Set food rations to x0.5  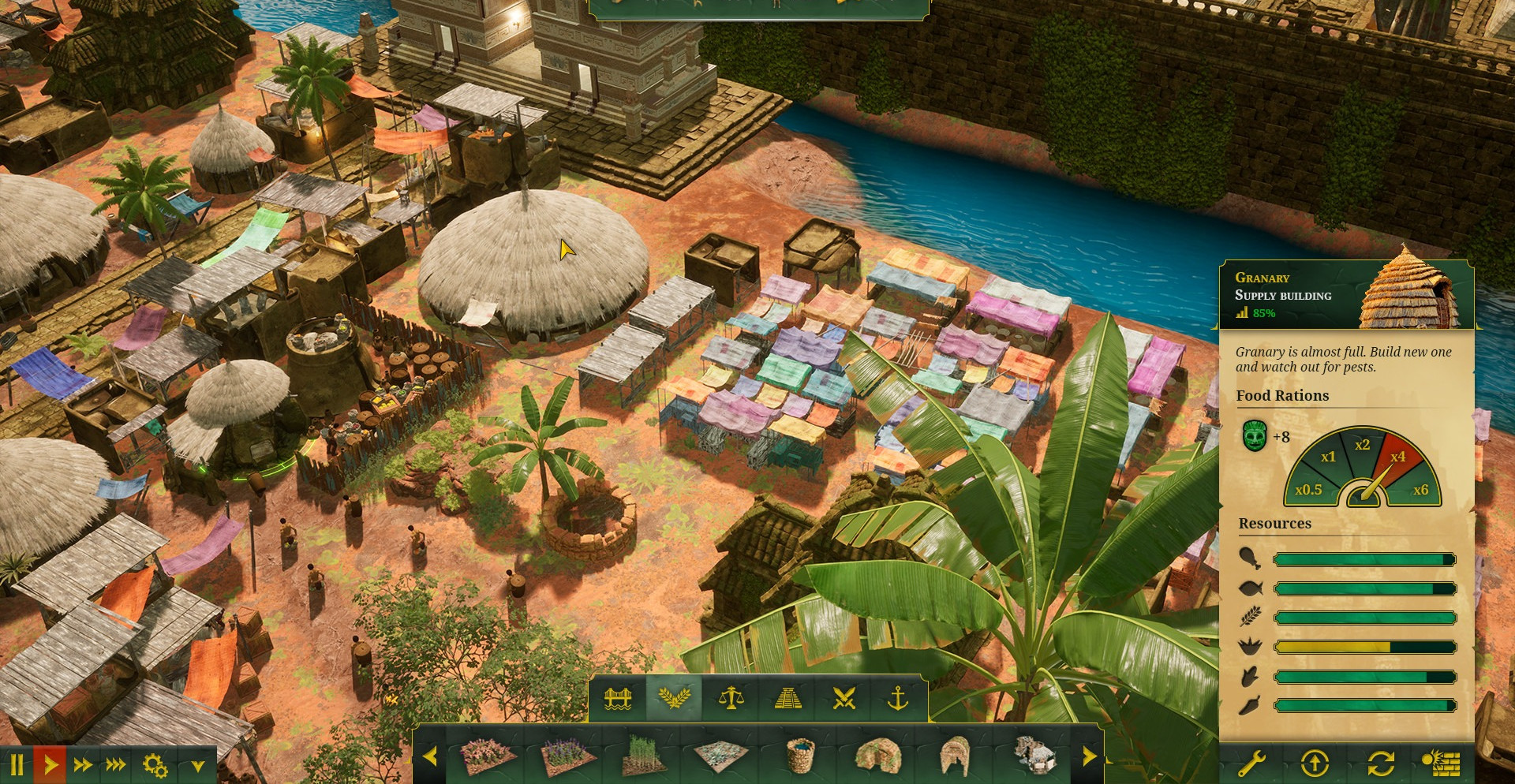tap(1308, 490)
